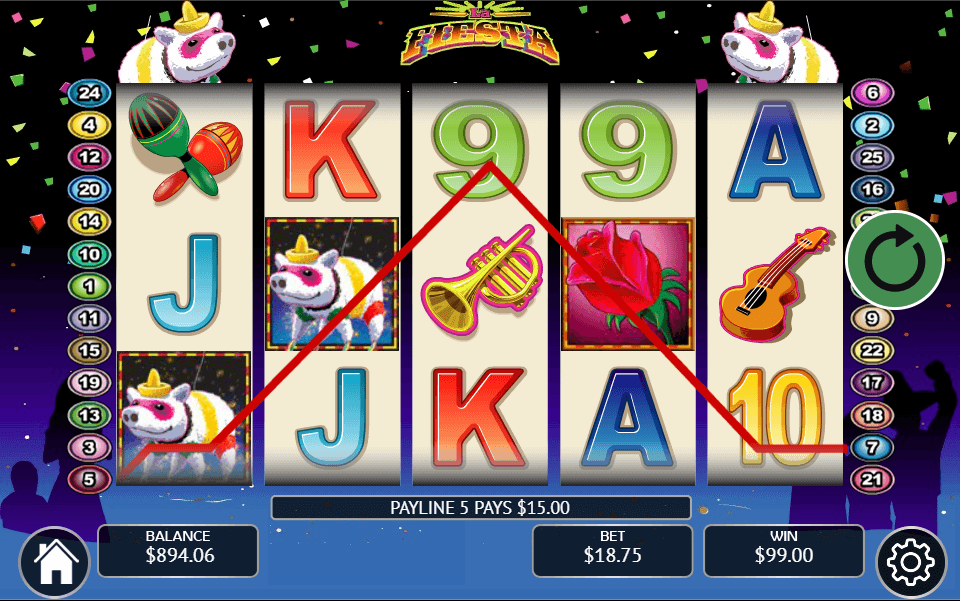The height and width of the screenshot is (601, 961).
Task: Select payline number 24
Action: click(x=89, y=94)
